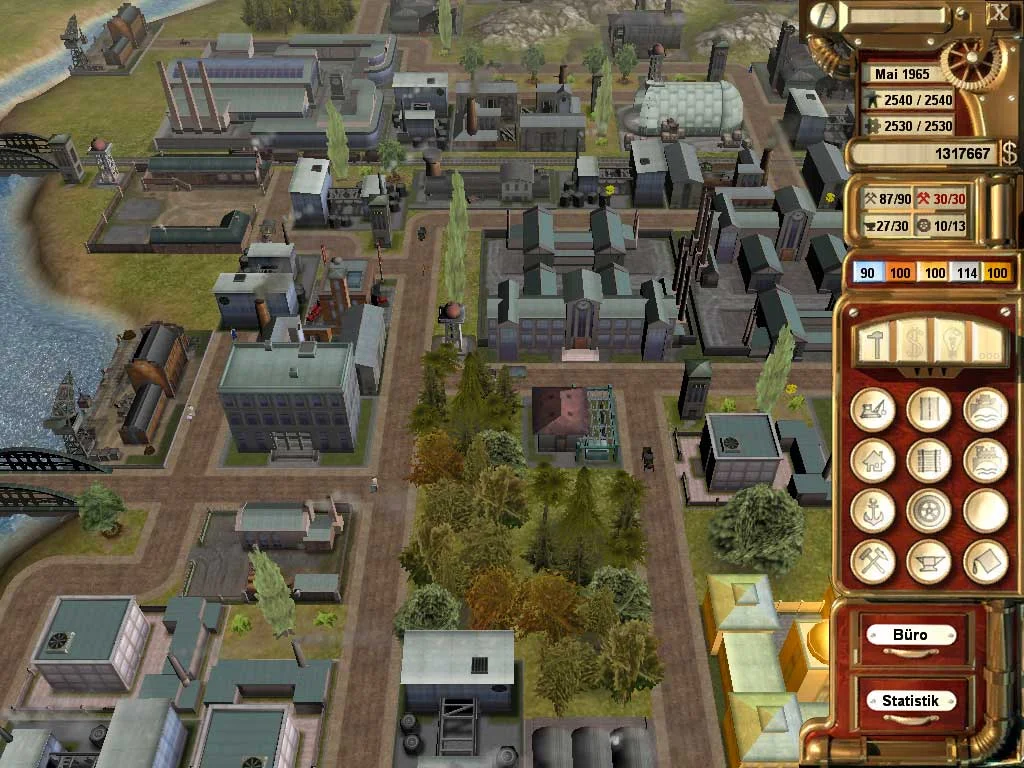Viewport: 1024px width, 768px height.
Task: Select the bulldozer crane build button
Action: [872, 410]
